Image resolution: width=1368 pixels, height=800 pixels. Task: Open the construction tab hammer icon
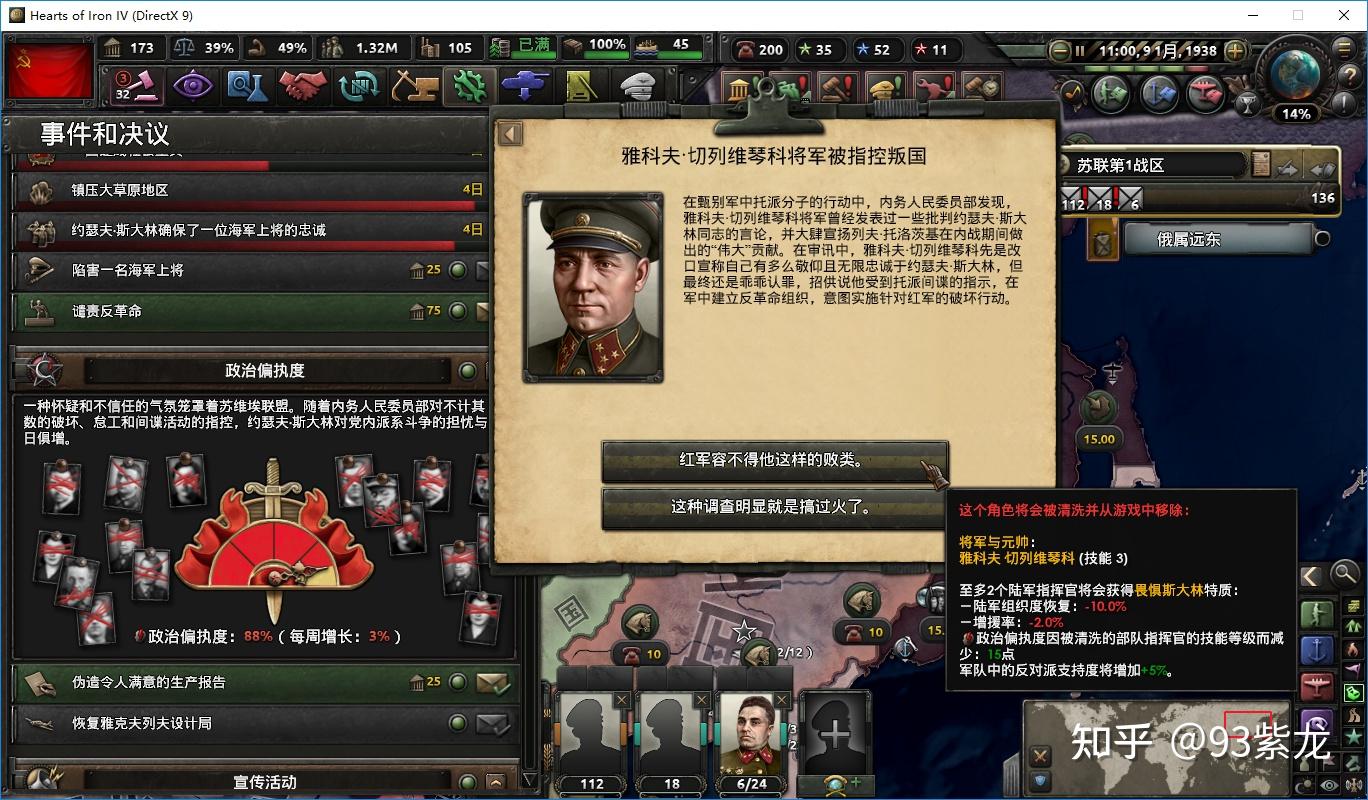[x=415, y=85]
